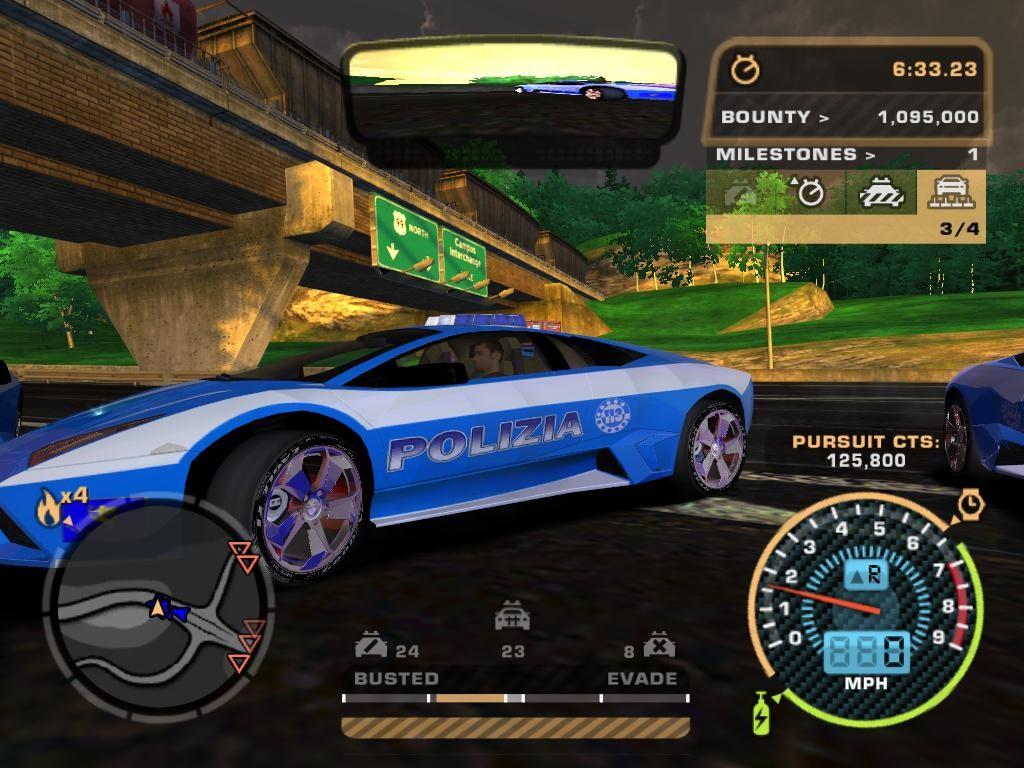Select the rear-view mirror display
The width and height of the screenshot is (1024, 768).
pos(511,92)
